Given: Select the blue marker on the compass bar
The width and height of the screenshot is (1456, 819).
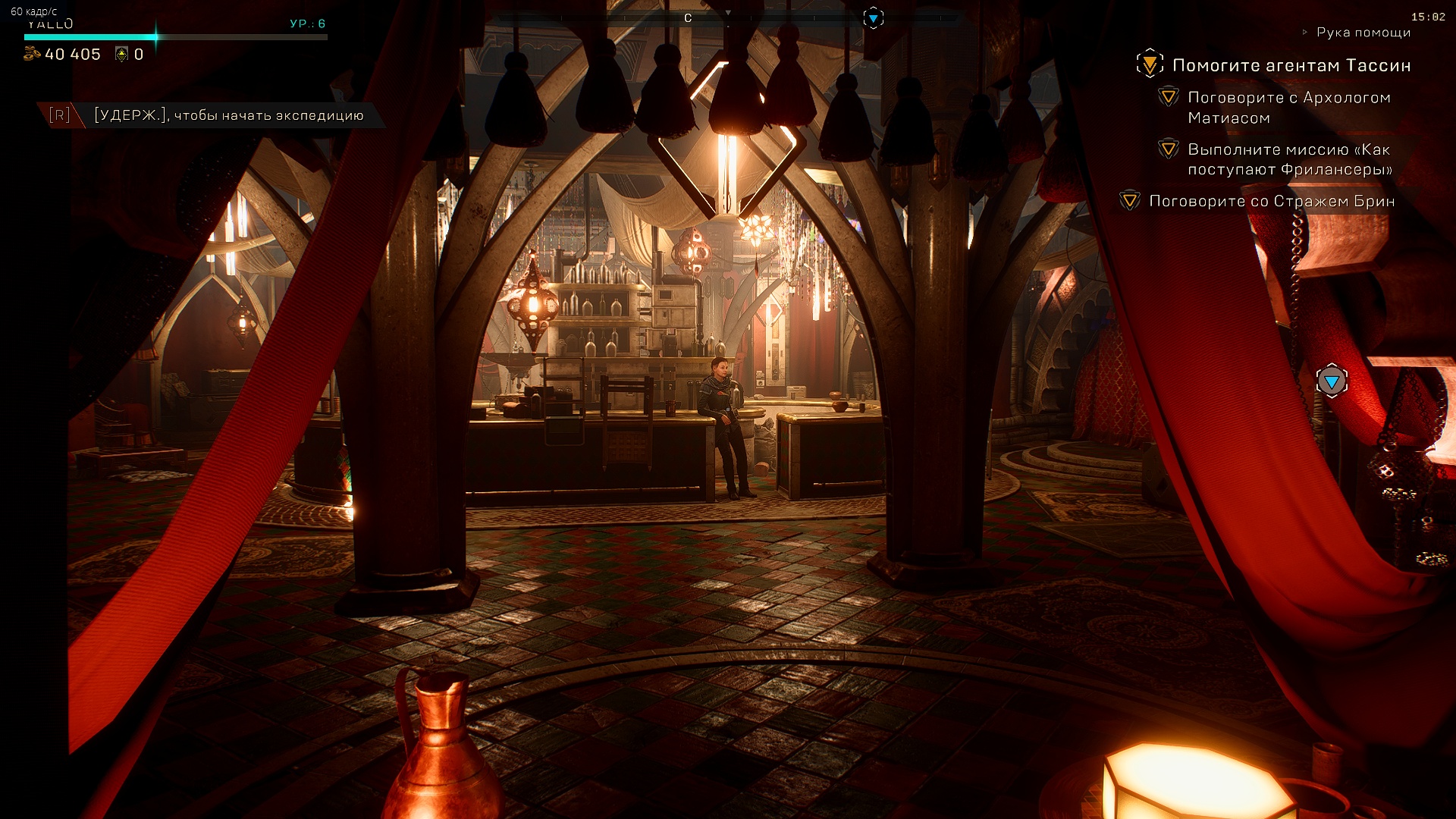Looking at the screenshot, I should pos(874,17).
